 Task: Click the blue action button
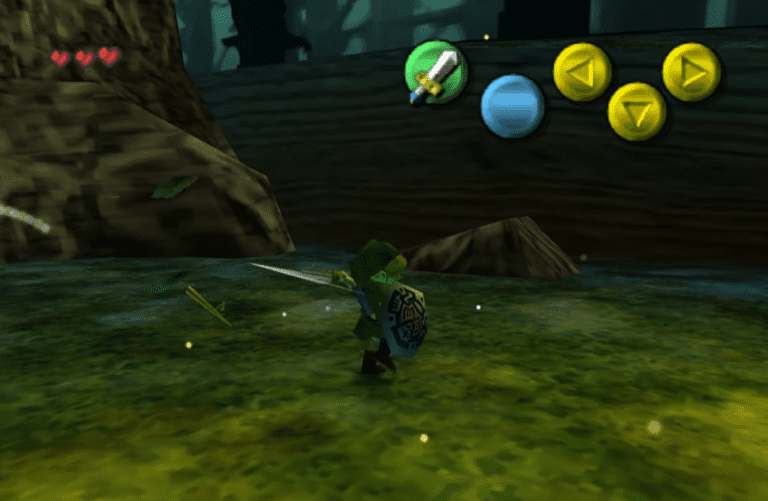[x=512, y=106]
